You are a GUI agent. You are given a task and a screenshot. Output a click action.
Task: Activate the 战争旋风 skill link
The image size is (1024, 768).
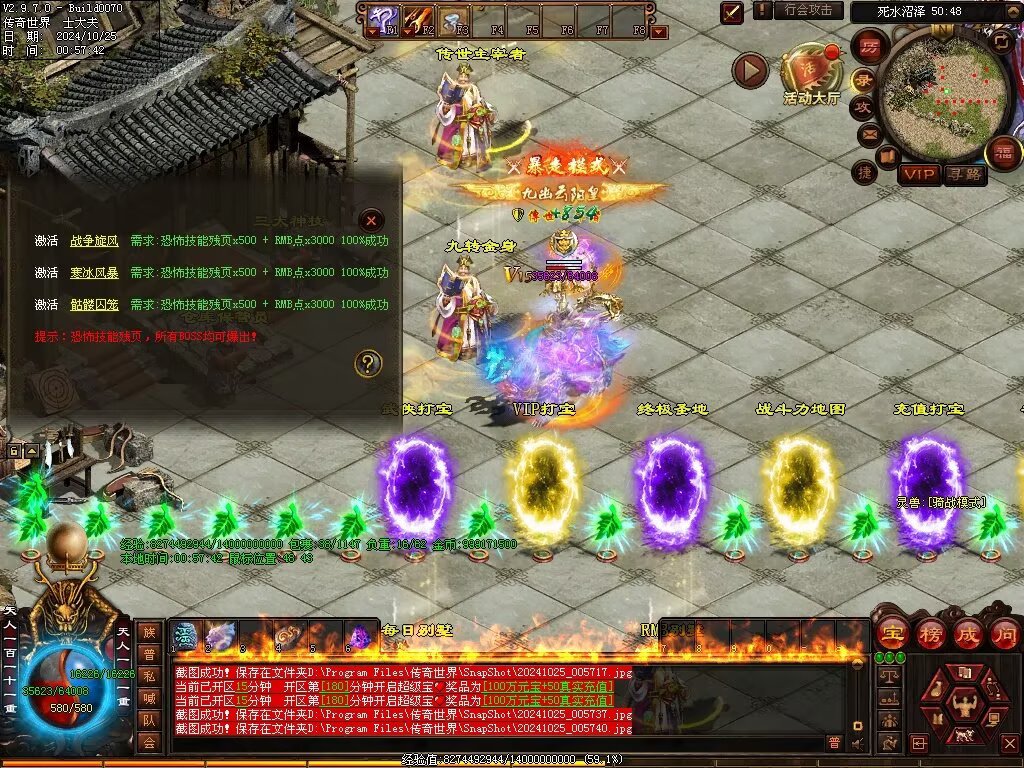[94, 241]
